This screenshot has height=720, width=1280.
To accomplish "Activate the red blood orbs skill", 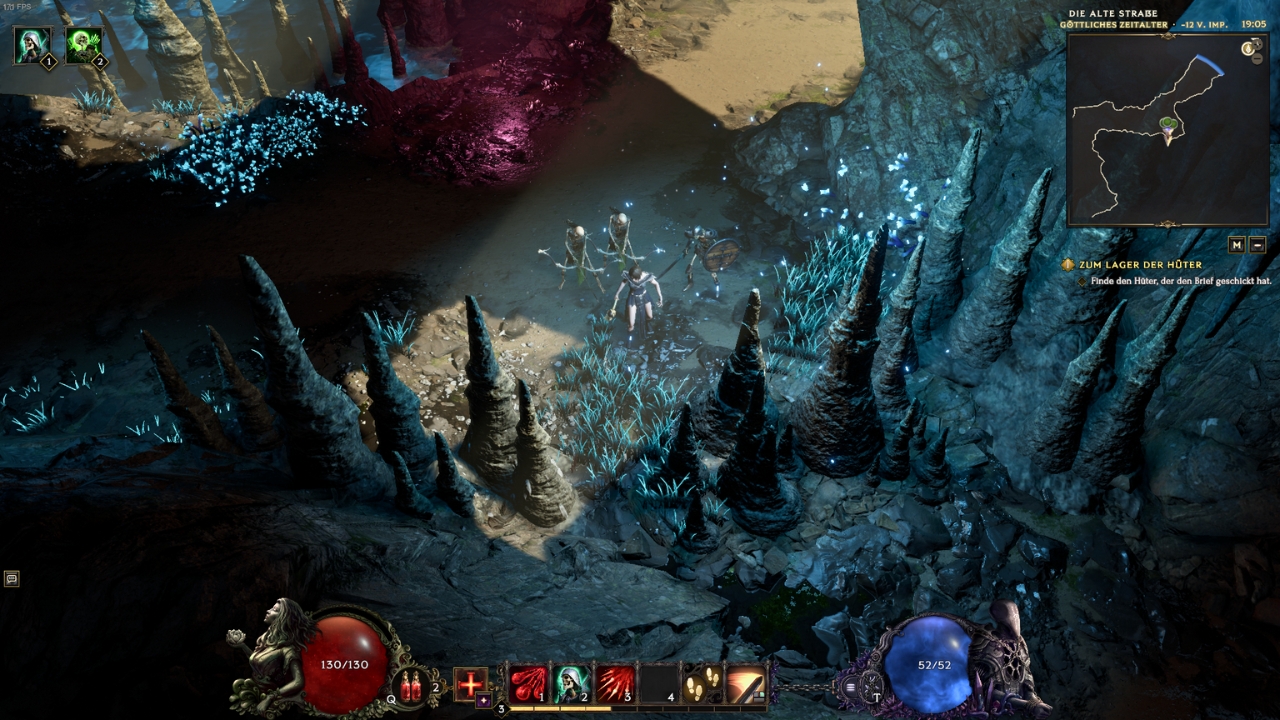I will 526,684.
